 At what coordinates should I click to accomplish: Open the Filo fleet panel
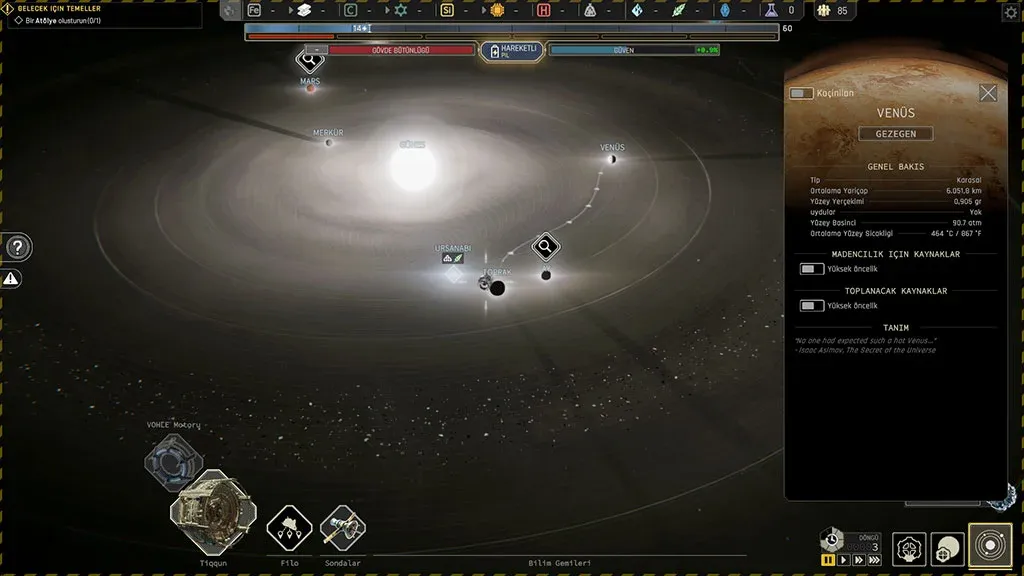(x=289, y=529)
